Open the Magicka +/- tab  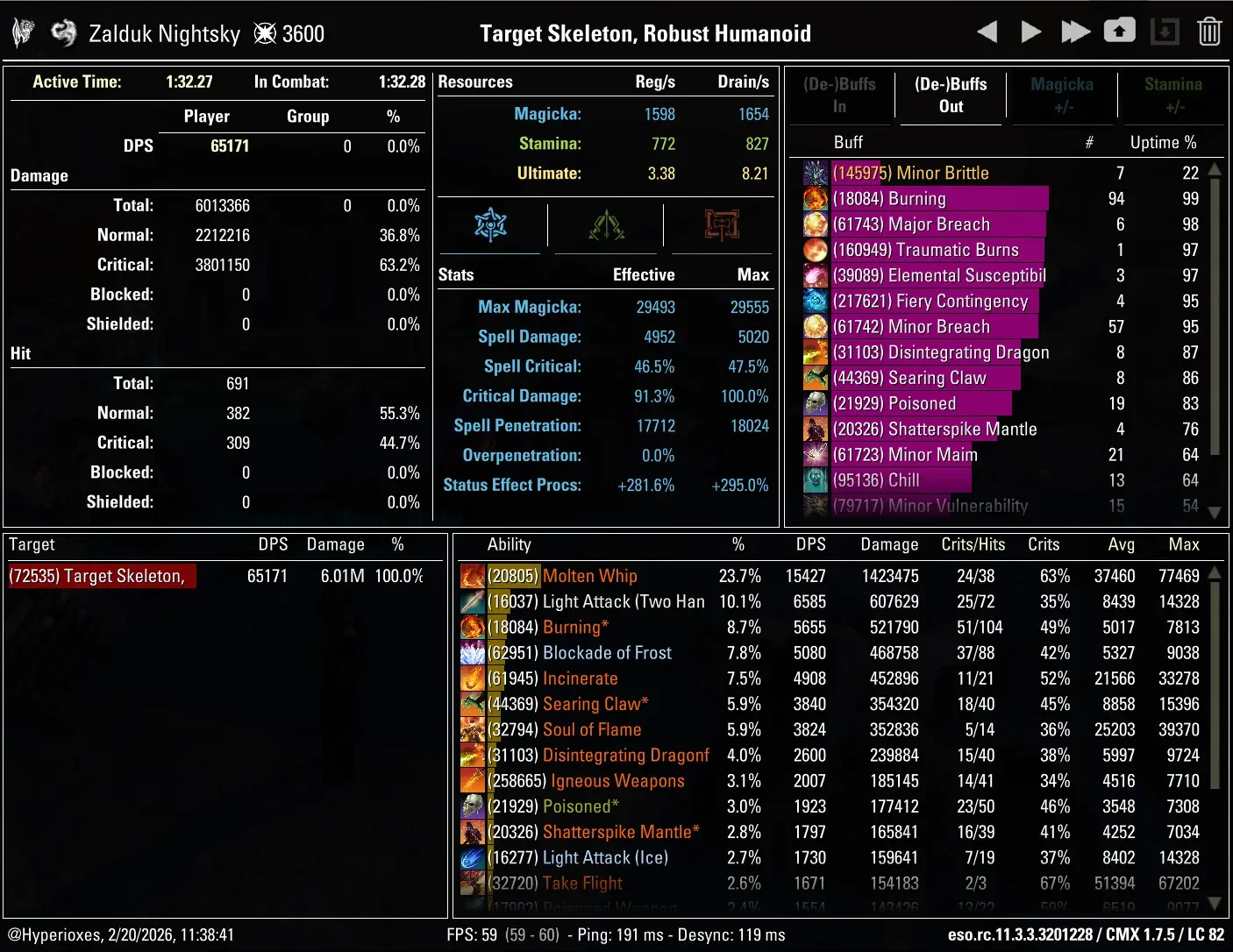(1062, 95)
